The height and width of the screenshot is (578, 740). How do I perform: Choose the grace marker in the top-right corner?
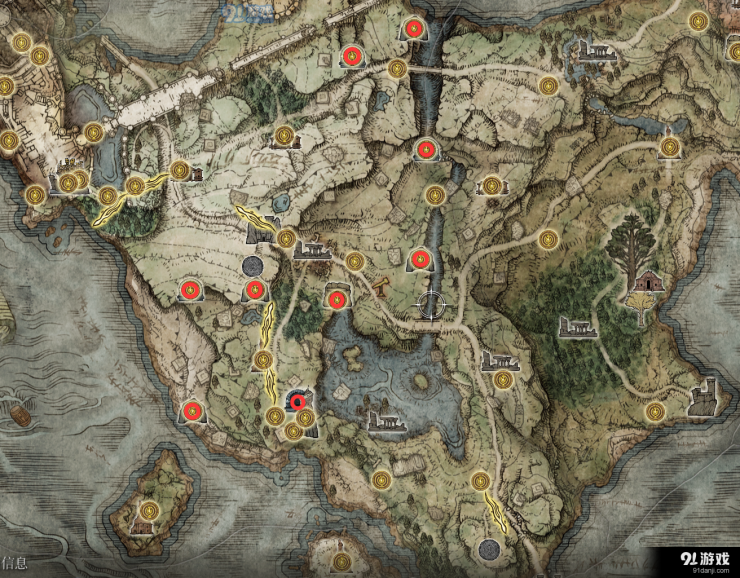(x=700, y=20)
